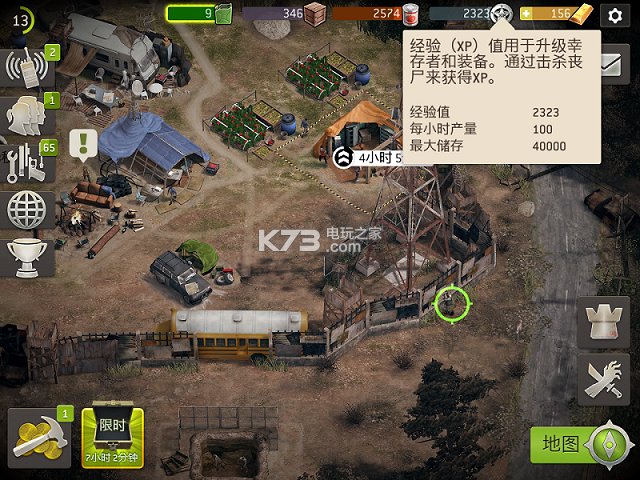640x480 pixels.
Task: Select the wooden crate supplies resource
Action: (315, 13)
